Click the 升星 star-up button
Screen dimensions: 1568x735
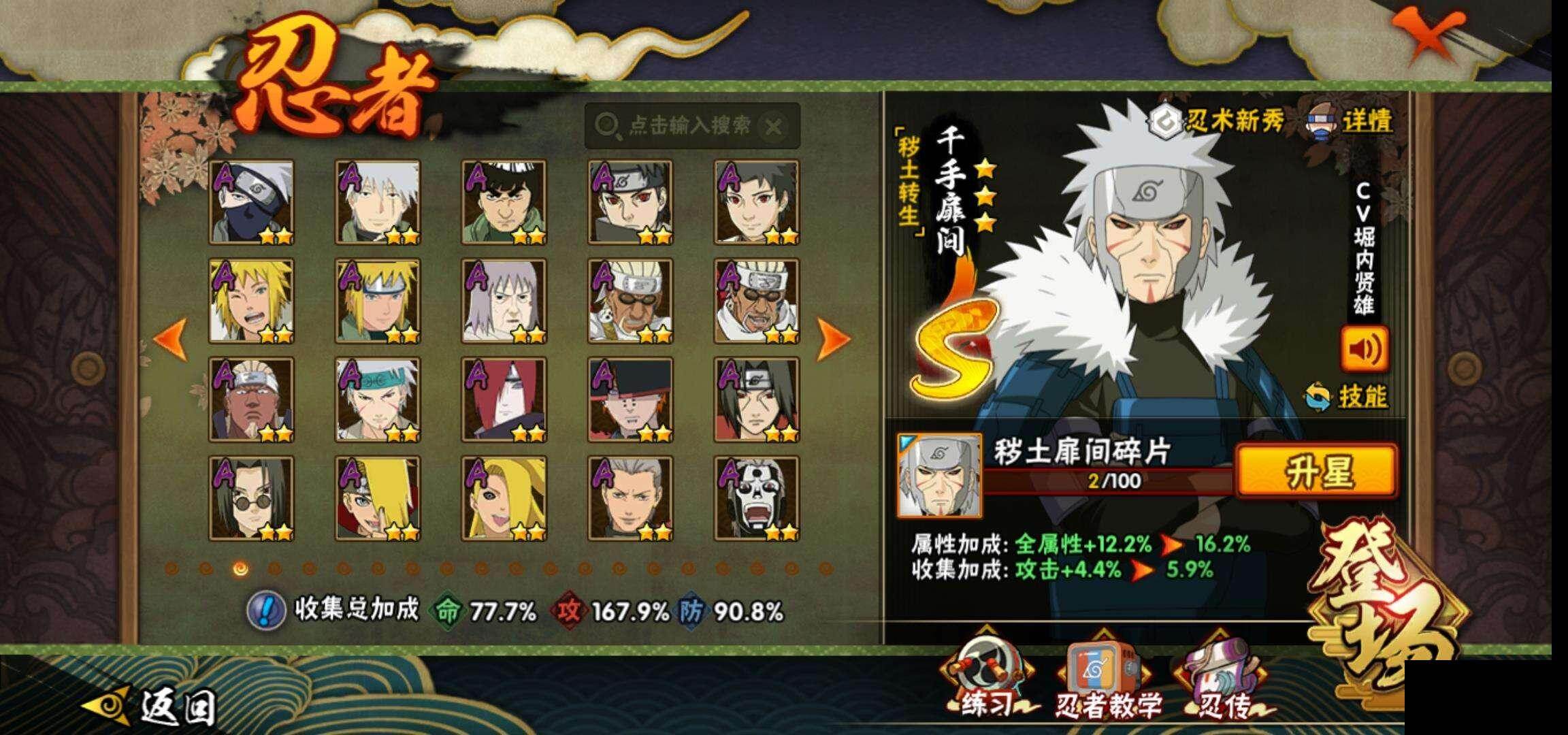click(1316, 471)
